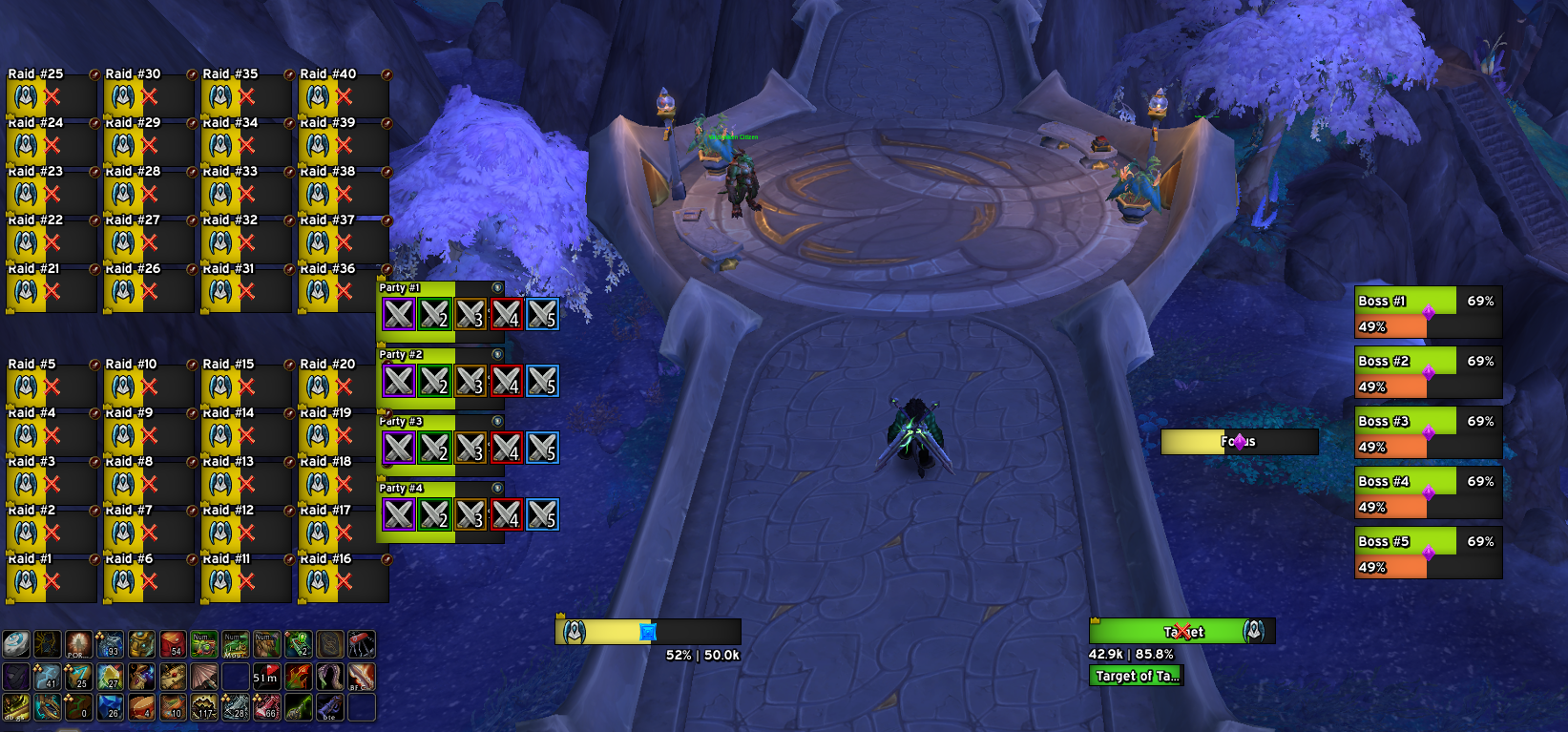Select the Raid #20 raid frame
1568x732 pixels.
point(343,386)
